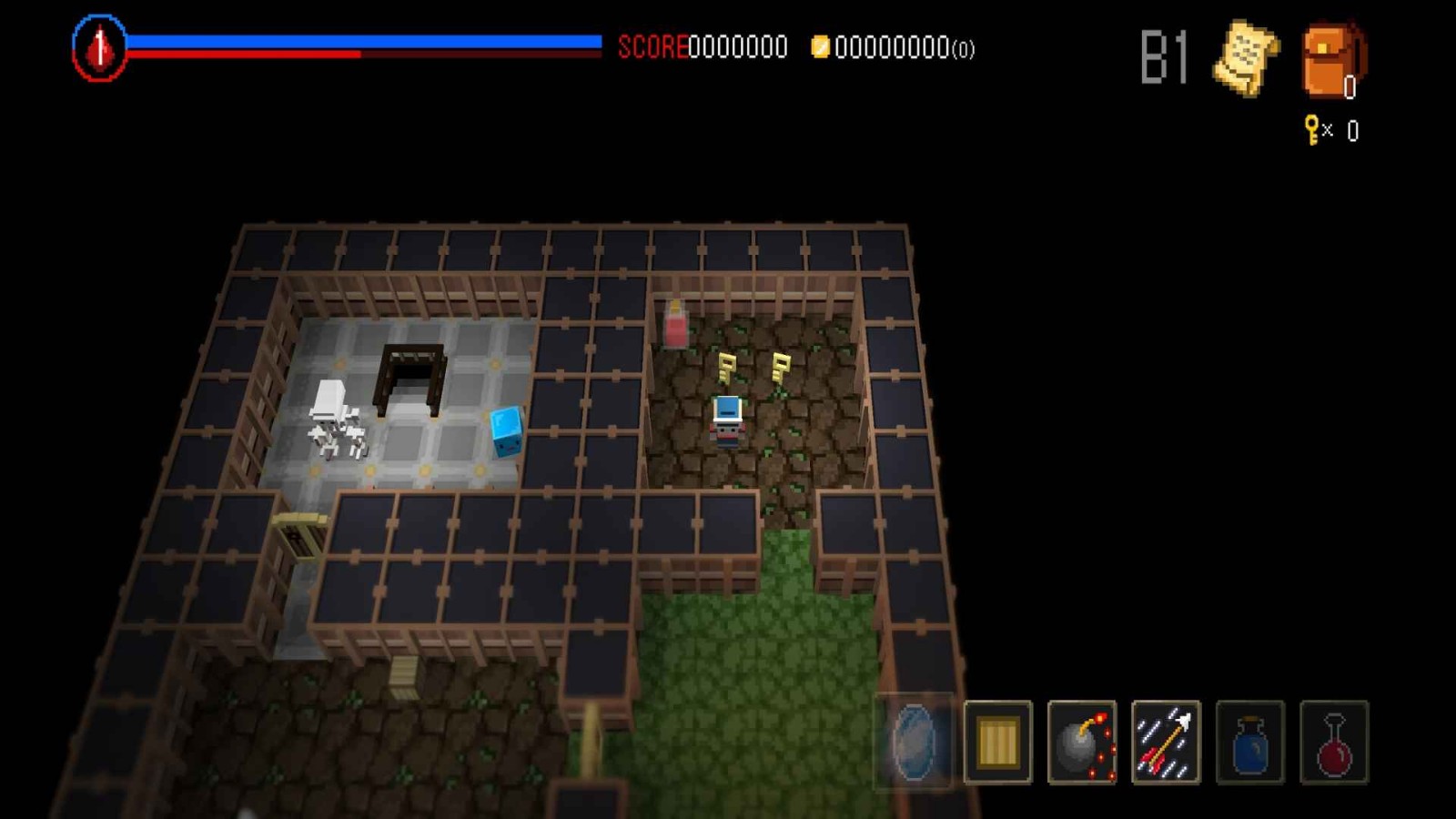Viewport: 1456px width, 819px height.
Task: Open the backpack inventory
Action: pyautogui.click(x=1332, y=60)
